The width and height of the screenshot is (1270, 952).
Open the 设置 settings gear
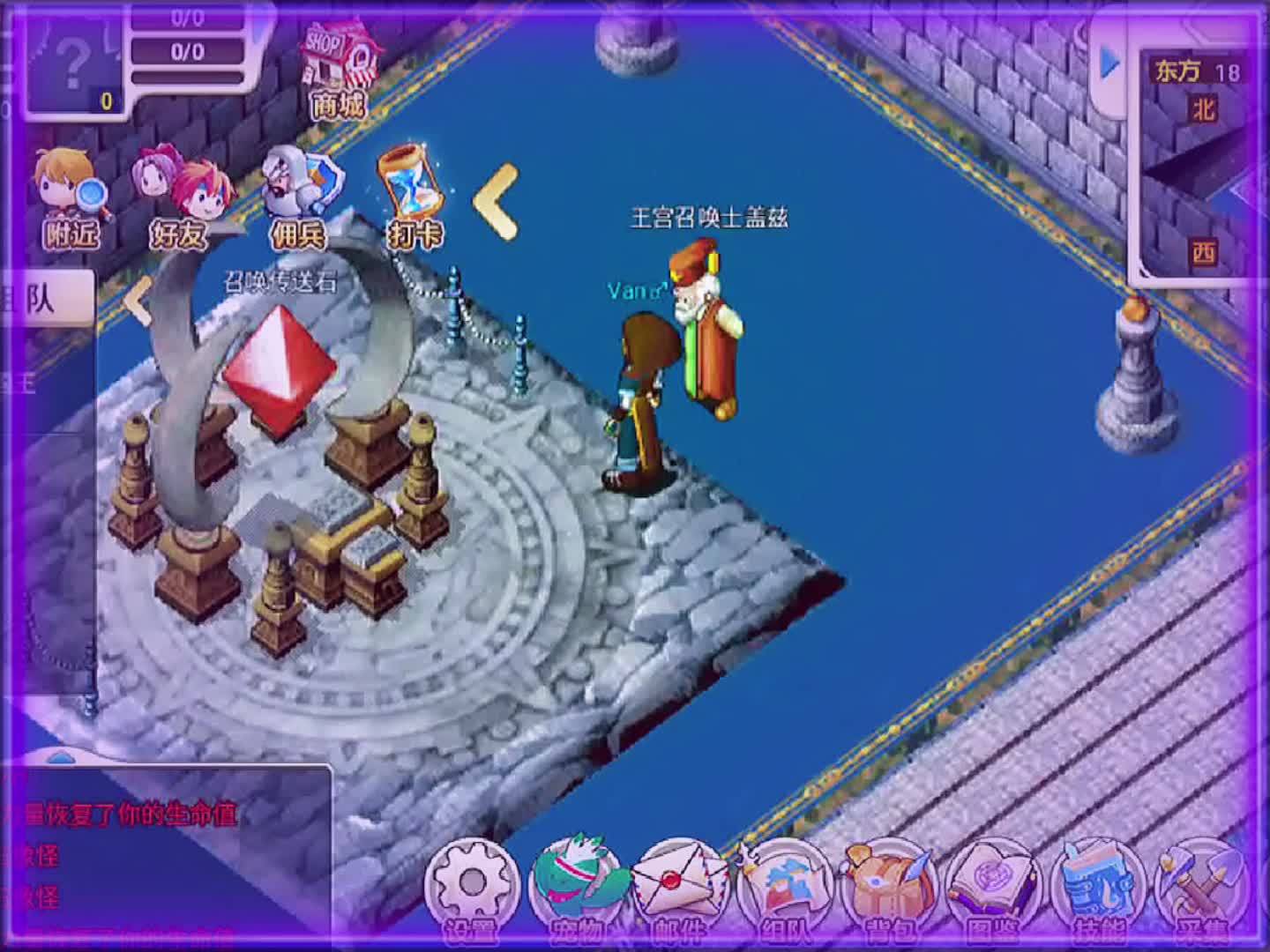(x=473, y=884)
